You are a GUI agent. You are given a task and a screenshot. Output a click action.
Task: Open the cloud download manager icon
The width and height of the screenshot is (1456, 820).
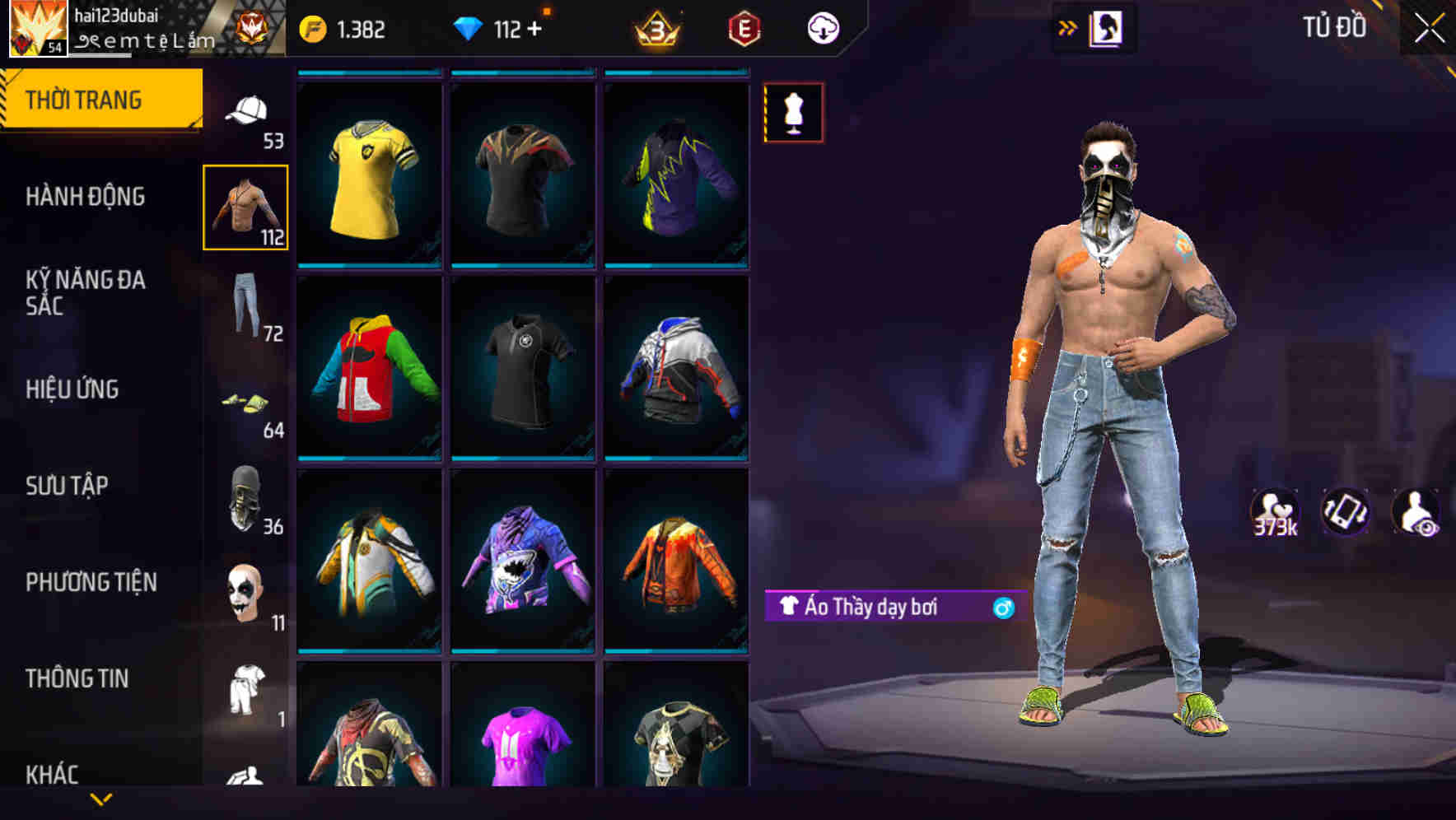823,27
